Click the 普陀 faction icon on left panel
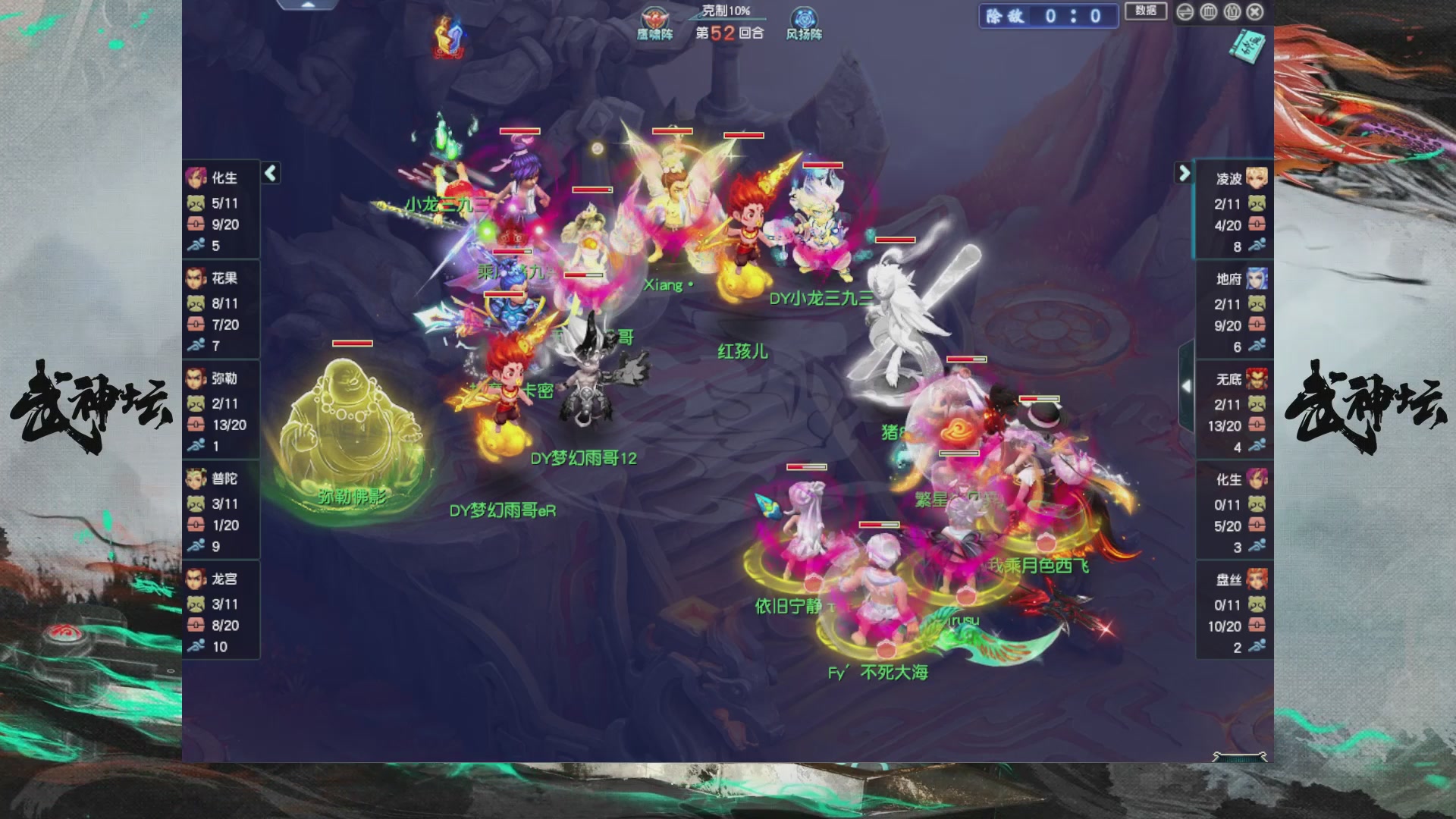This screenshot has width=1456, height=819. [195, 478]
